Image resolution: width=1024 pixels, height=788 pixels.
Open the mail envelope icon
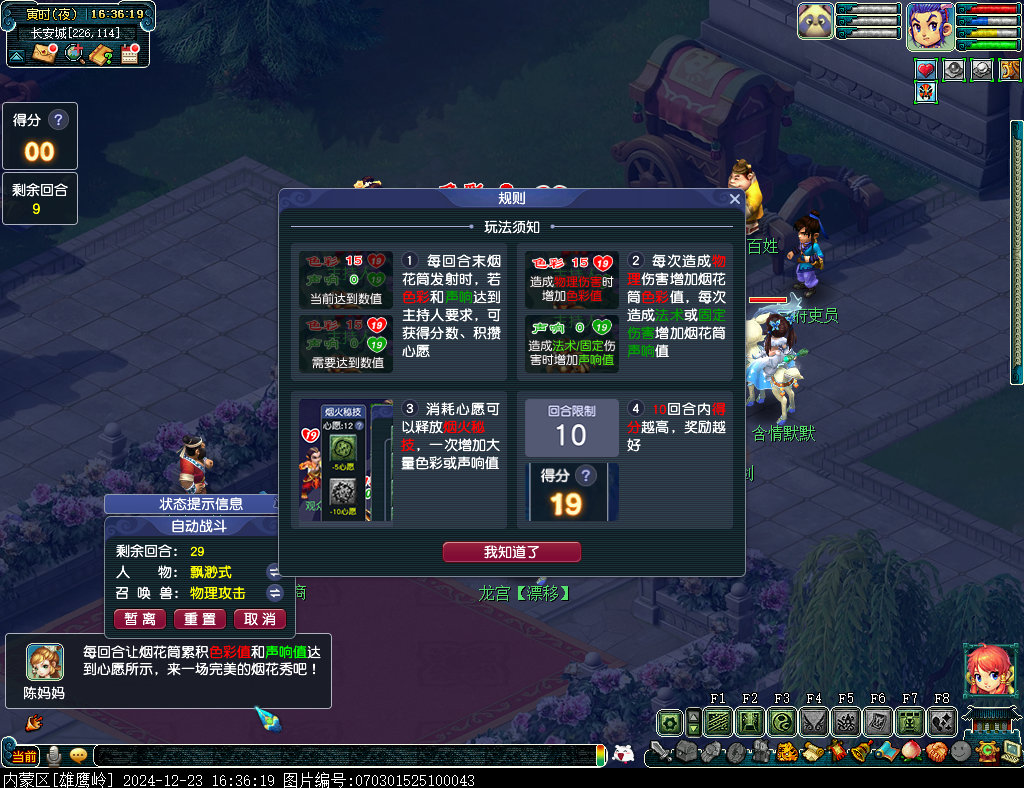(x=45, y=54)
